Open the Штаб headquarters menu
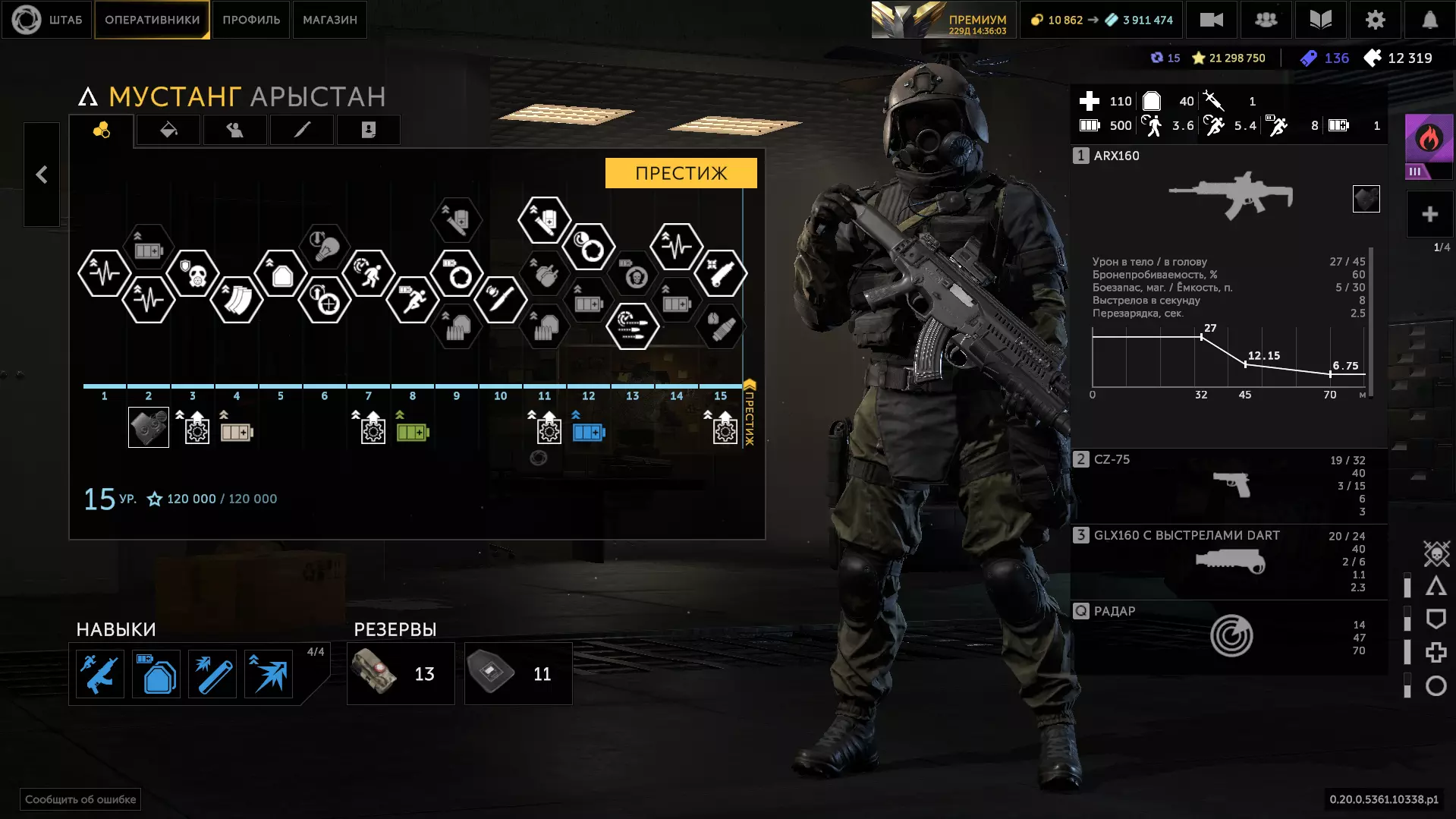This screenshot has height=819, width=1456. (x=47, y=20)
